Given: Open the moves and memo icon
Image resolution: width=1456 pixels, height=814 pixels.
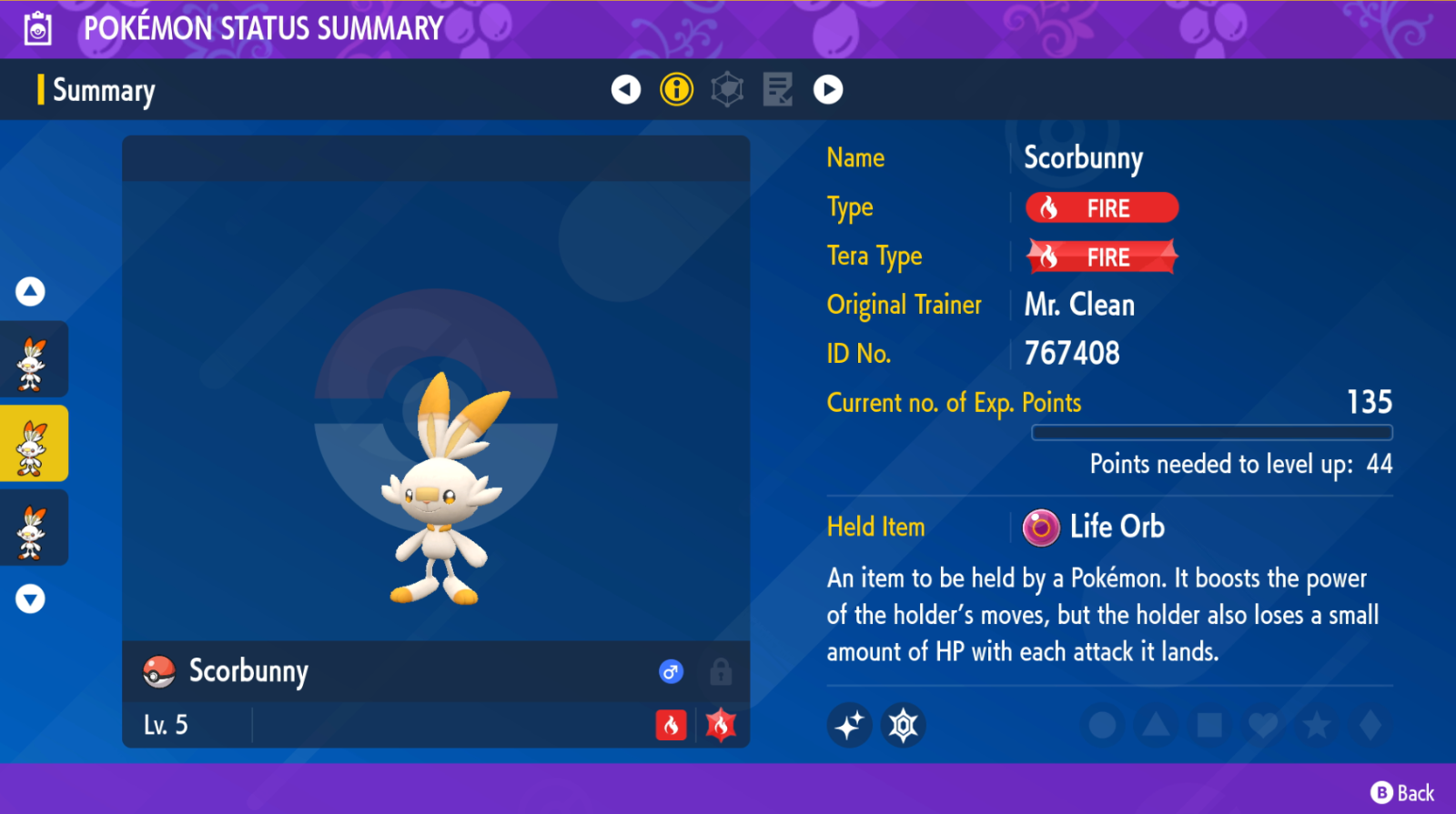Looking at the screenshot, I should 778,89.
